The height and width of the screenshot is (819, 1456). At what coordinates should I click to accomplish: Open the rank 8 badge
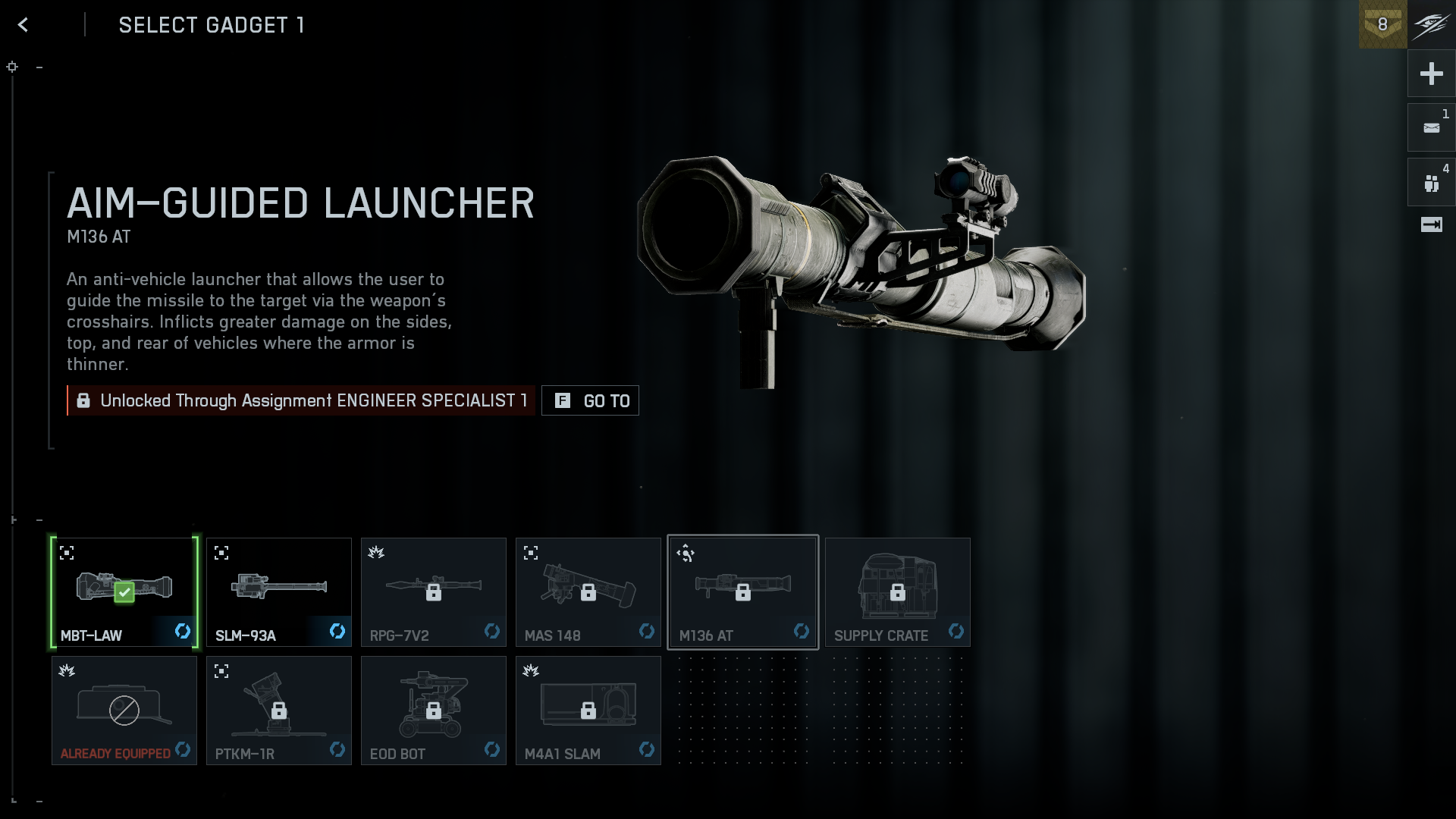click(1382, 24)
